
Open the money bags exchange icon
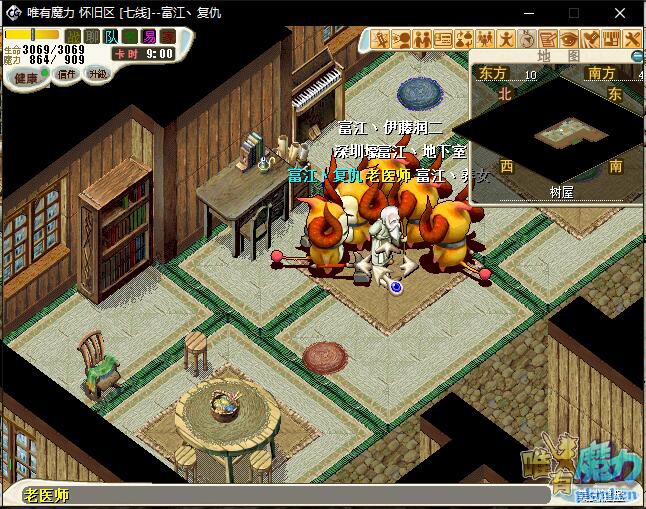click(x=464, y=39)
